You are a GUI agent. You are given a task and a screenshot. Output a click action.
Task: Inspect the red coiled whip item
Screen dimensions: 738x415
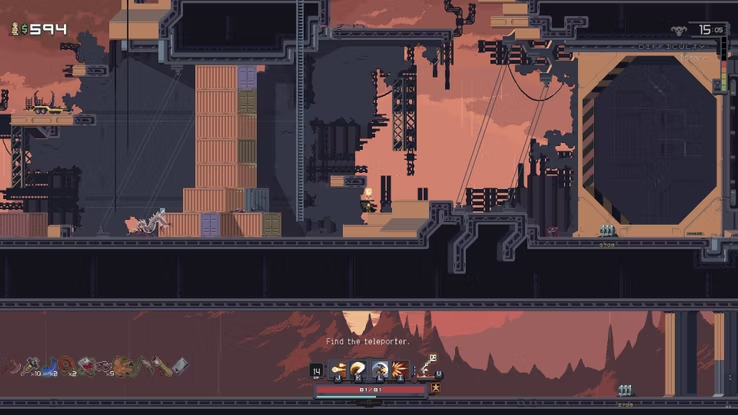tap(66, 366)
